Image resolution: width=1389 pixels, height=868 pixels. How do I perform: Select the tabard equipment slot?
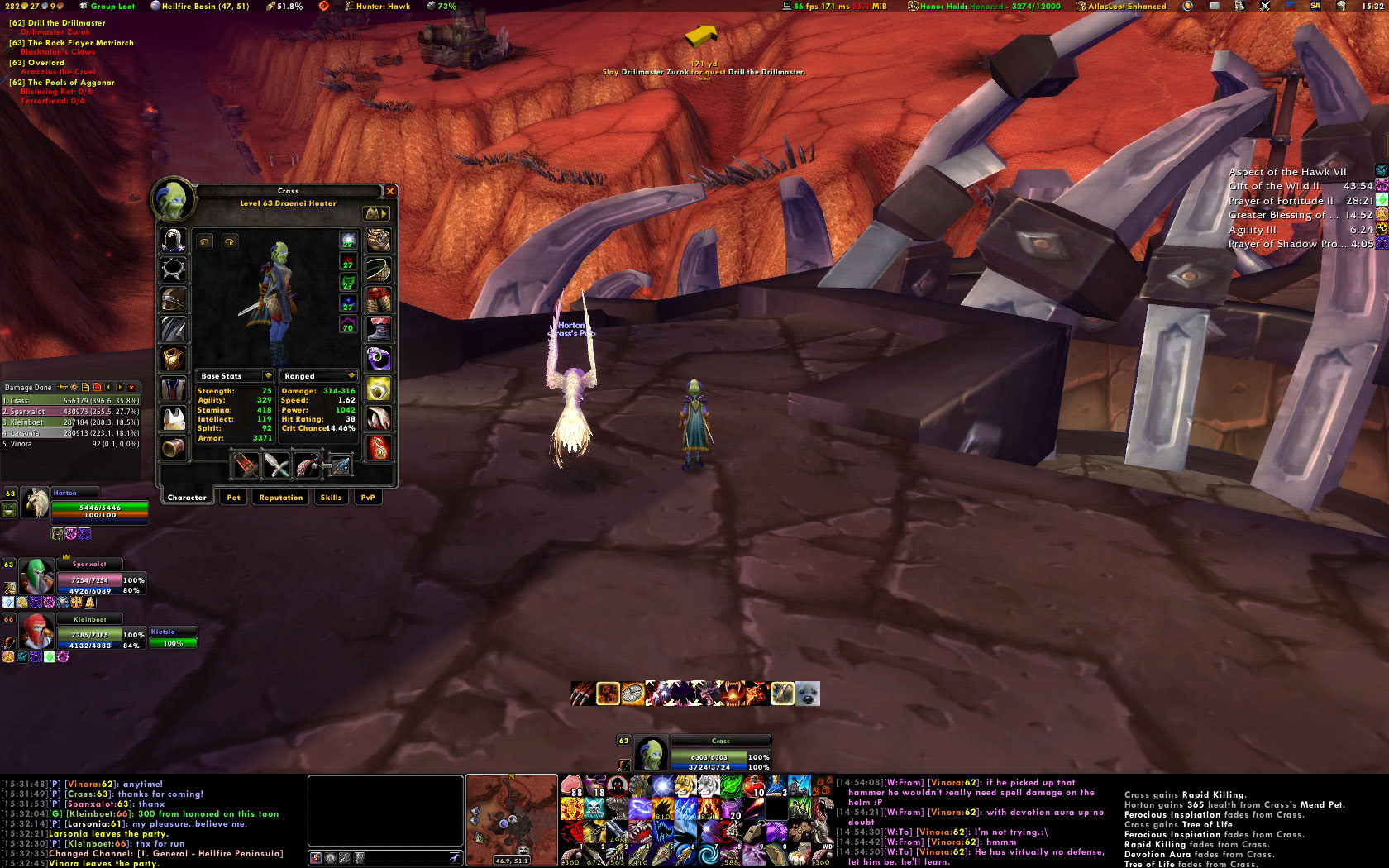click(x=174, y=418)
